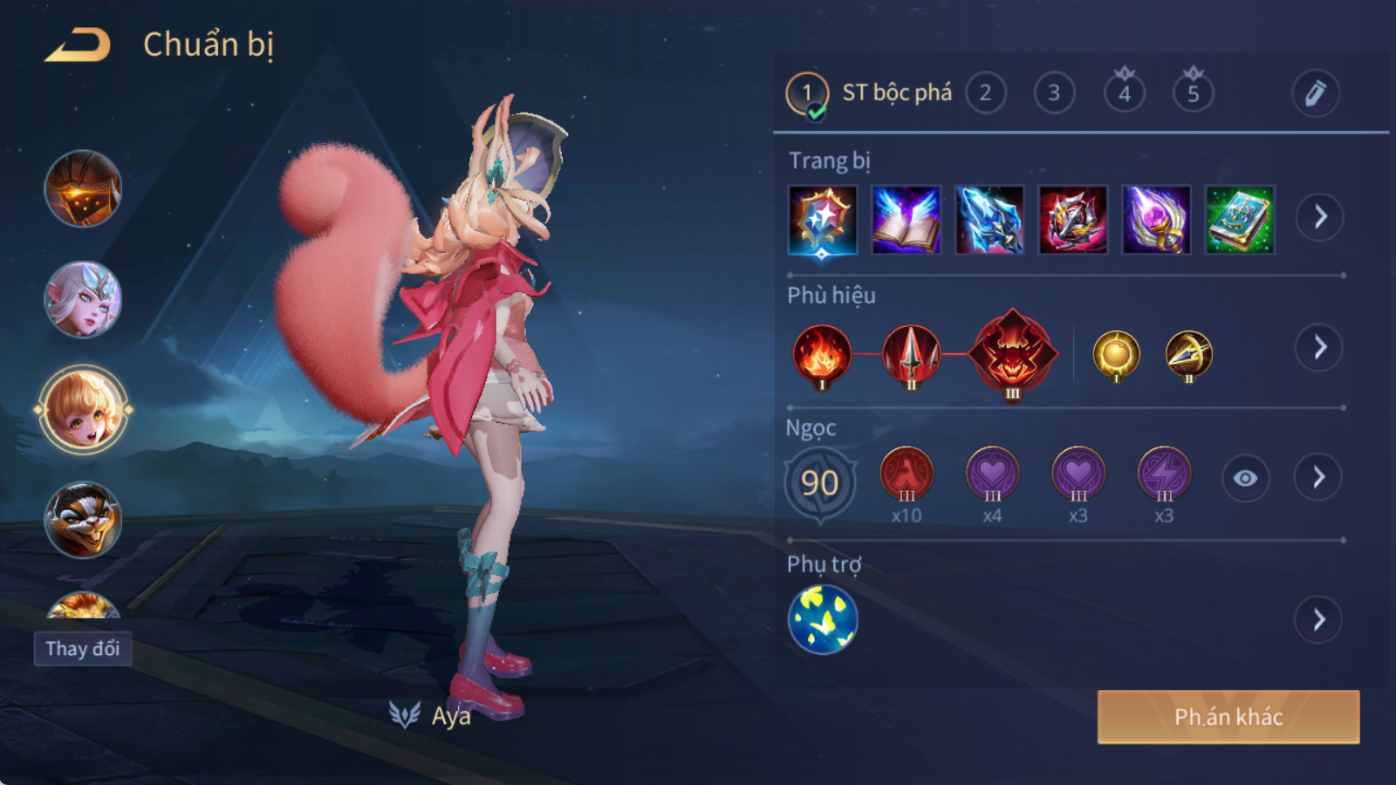Select locked preset tab 5
1396x785 pixels.
[1193, 93]
